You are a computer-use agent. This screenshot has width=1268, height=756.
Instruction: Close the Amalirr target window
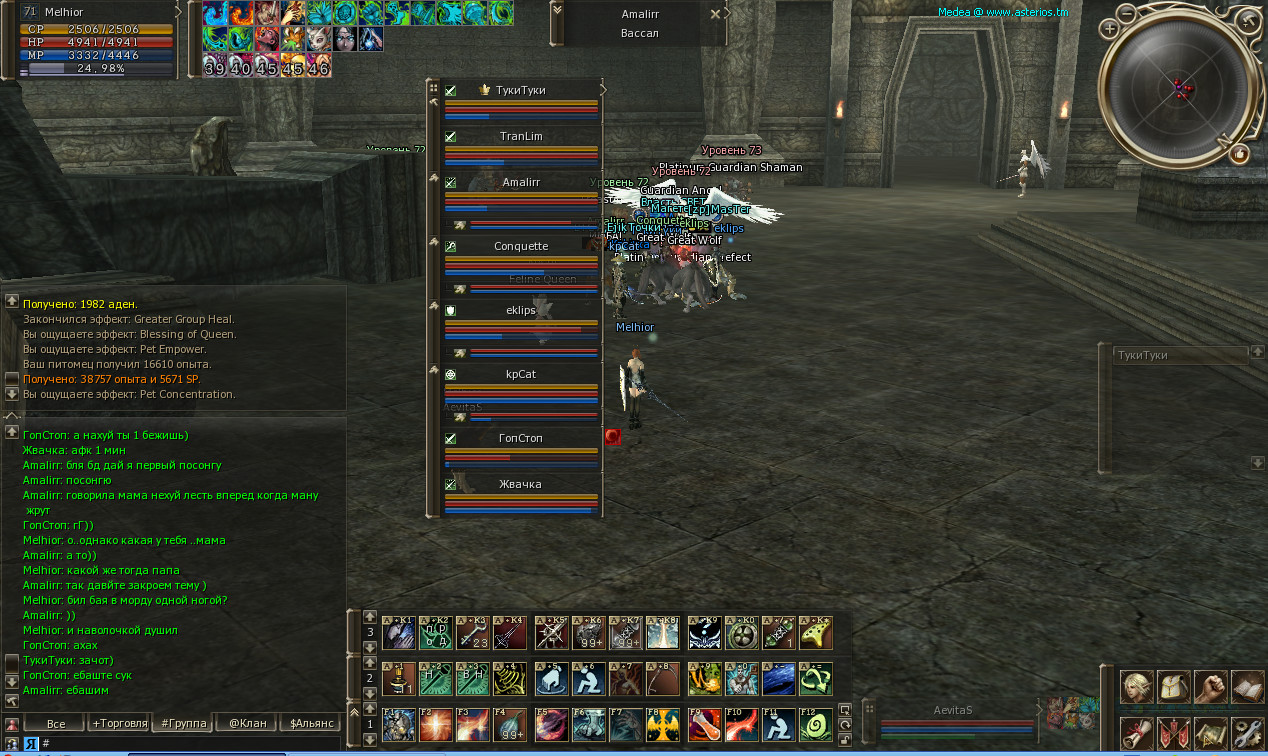point(714,14)
